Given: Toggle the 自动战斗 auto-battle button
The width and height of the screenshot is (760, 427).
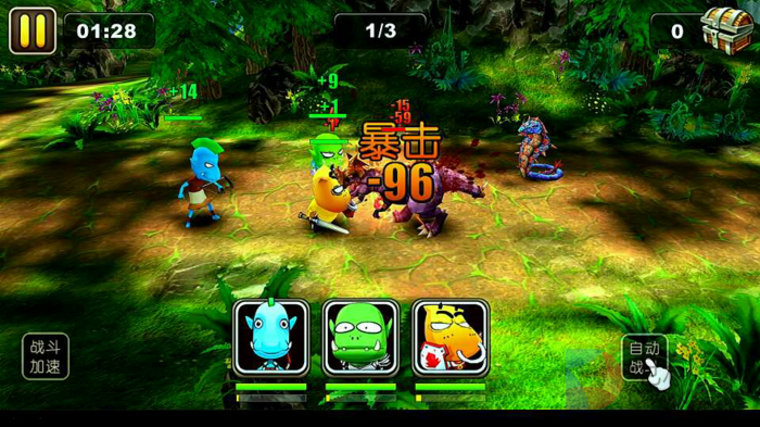Looking at the screenshot, I should coord(644,359).
